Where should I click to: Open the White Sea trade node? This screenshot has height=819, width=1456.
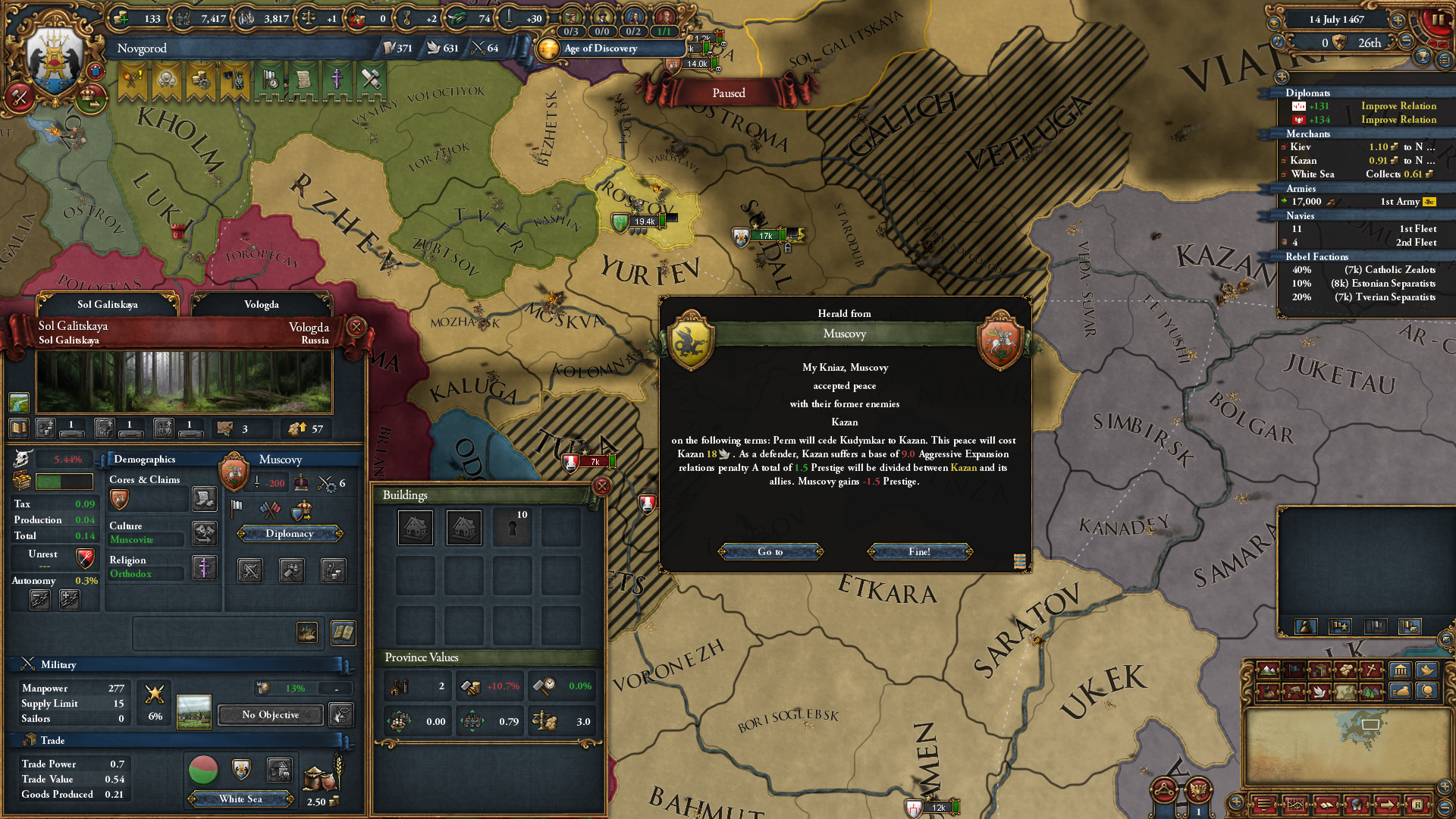[x=240, y=799]
